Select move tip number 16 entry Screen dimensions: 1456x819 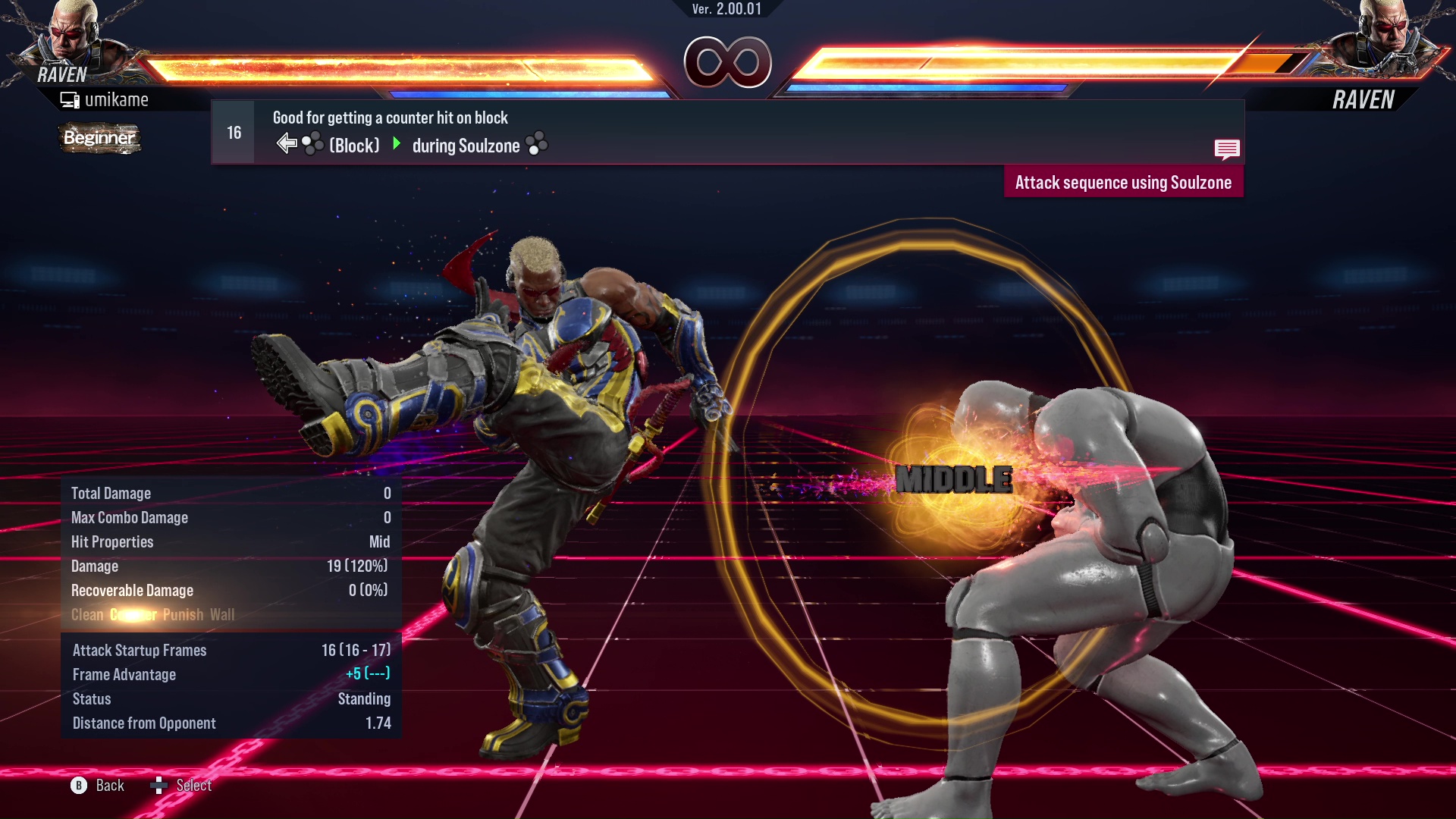234,133
